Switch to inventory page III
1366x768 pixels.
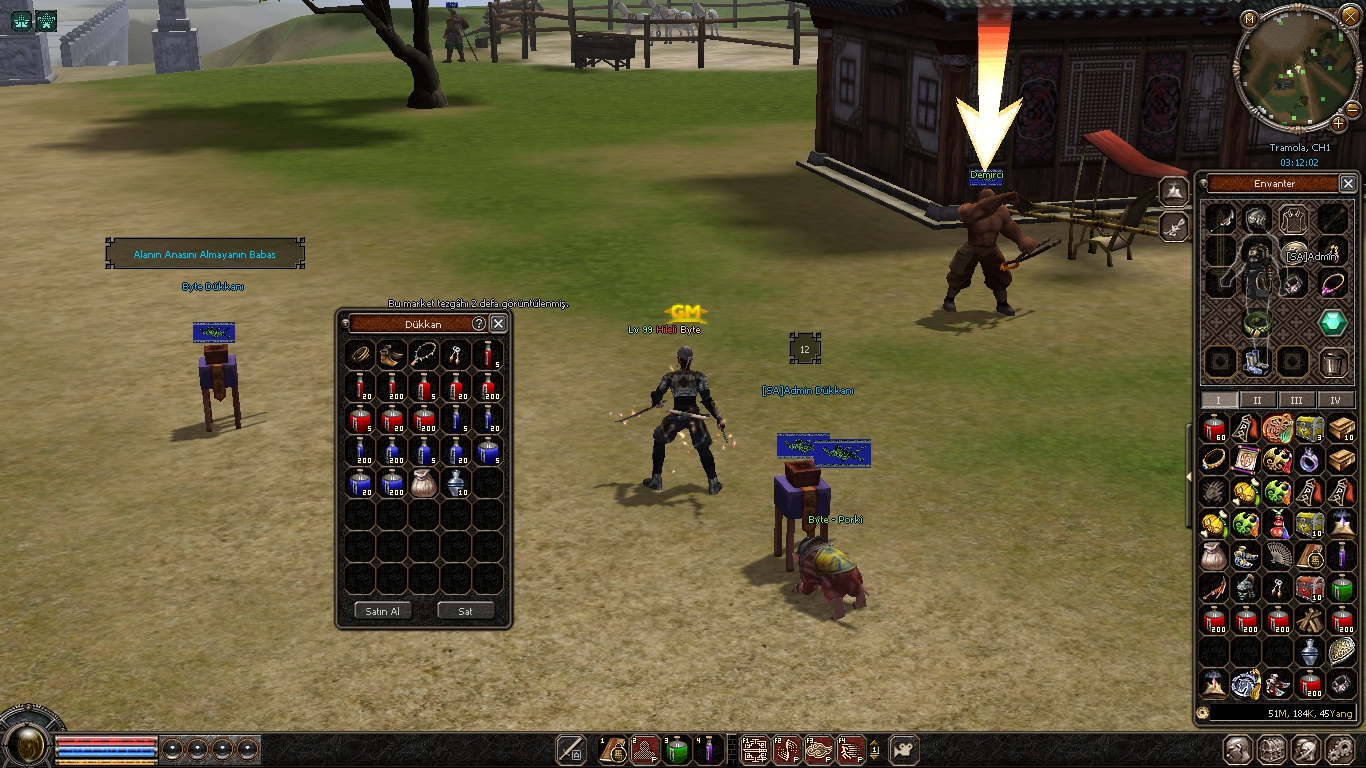click(x=1296, y=400)
